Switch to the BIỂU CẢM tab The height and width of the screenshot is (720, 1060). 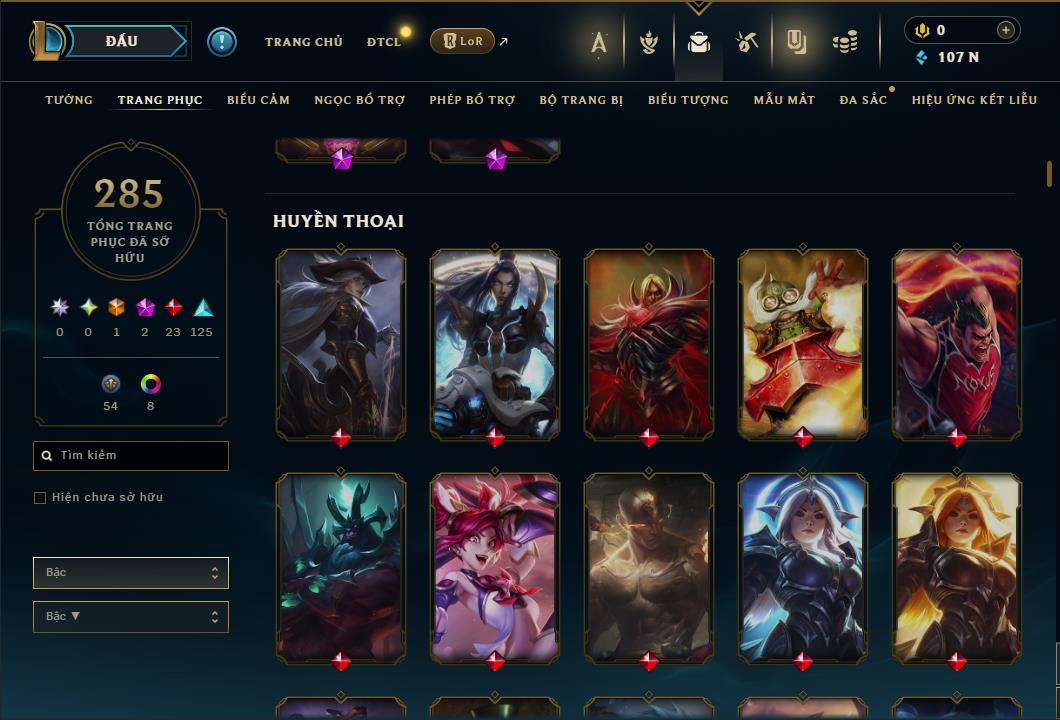pos(258,100)
